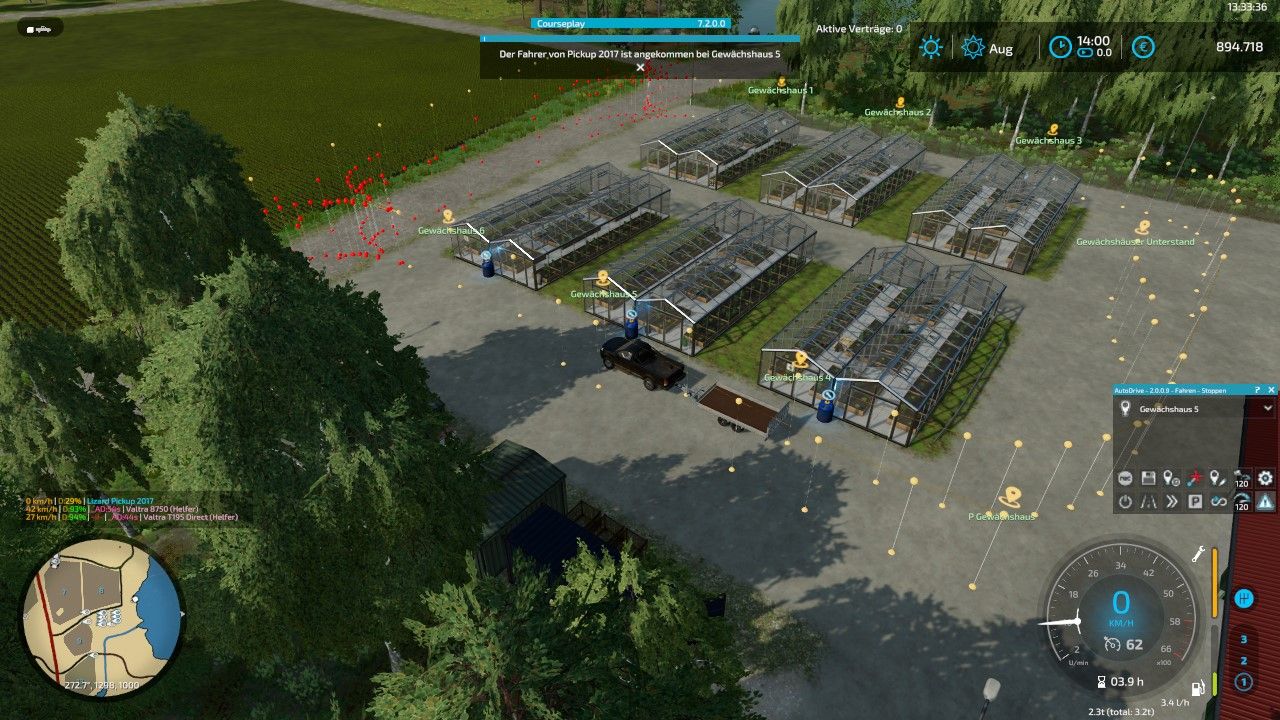Toggle the red waypoint editor crosshair icon

pos(1195,479)
